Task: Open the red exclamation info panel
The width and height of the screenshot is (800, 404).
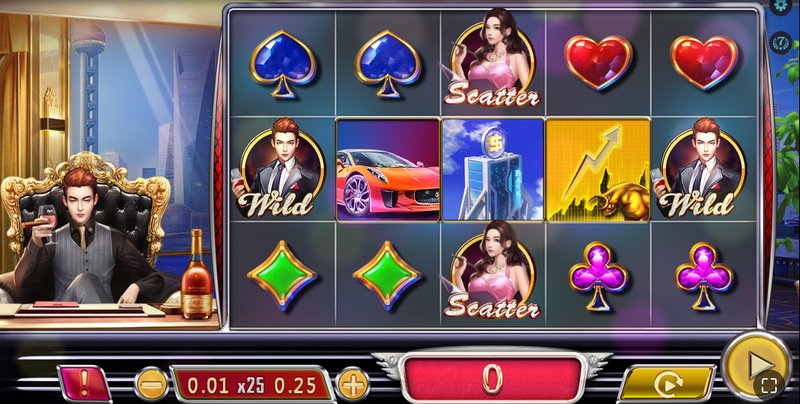Action: click(85, 382)
